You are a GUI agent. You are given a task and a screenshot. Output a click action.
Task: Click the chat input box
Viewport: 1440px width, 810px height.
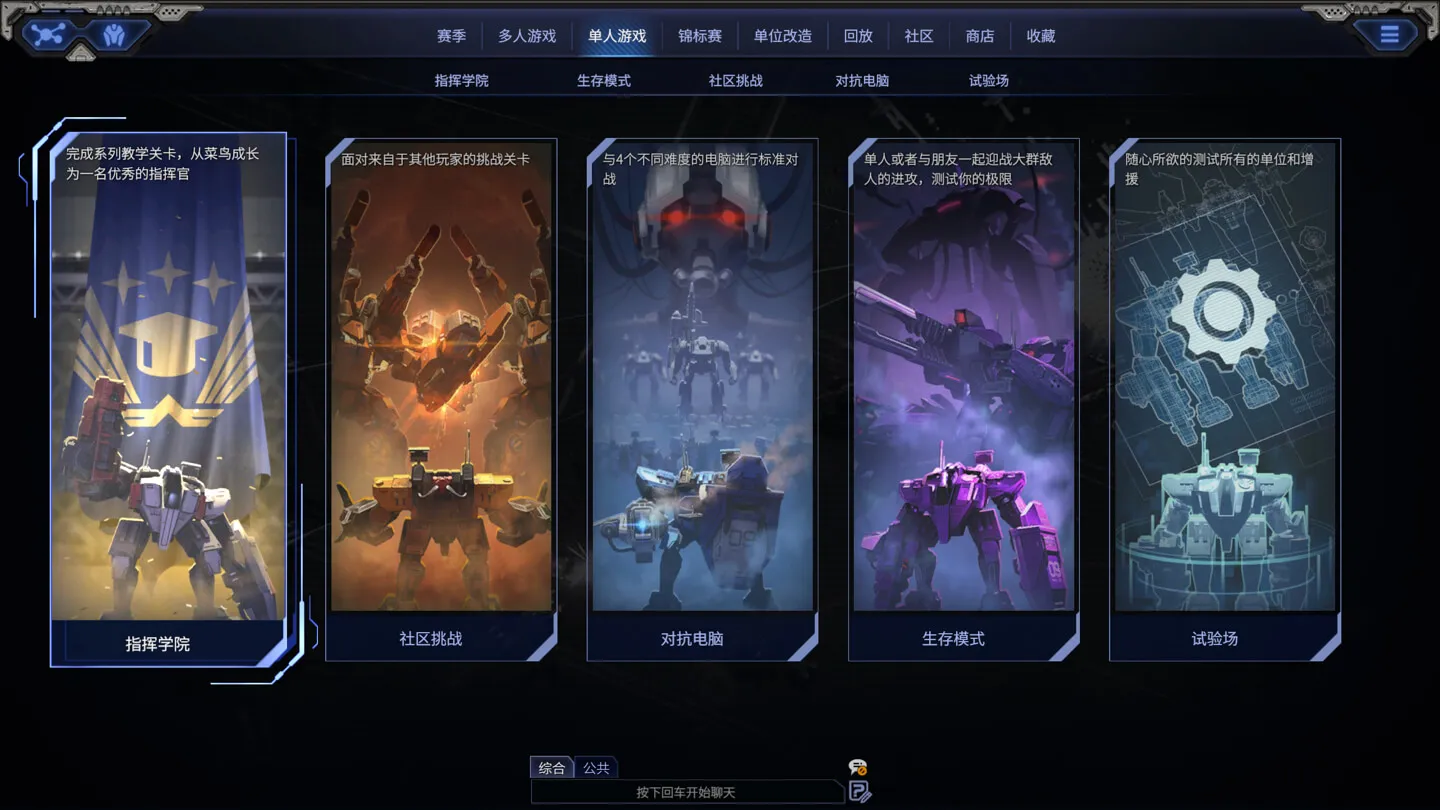[x=686, y=793]
